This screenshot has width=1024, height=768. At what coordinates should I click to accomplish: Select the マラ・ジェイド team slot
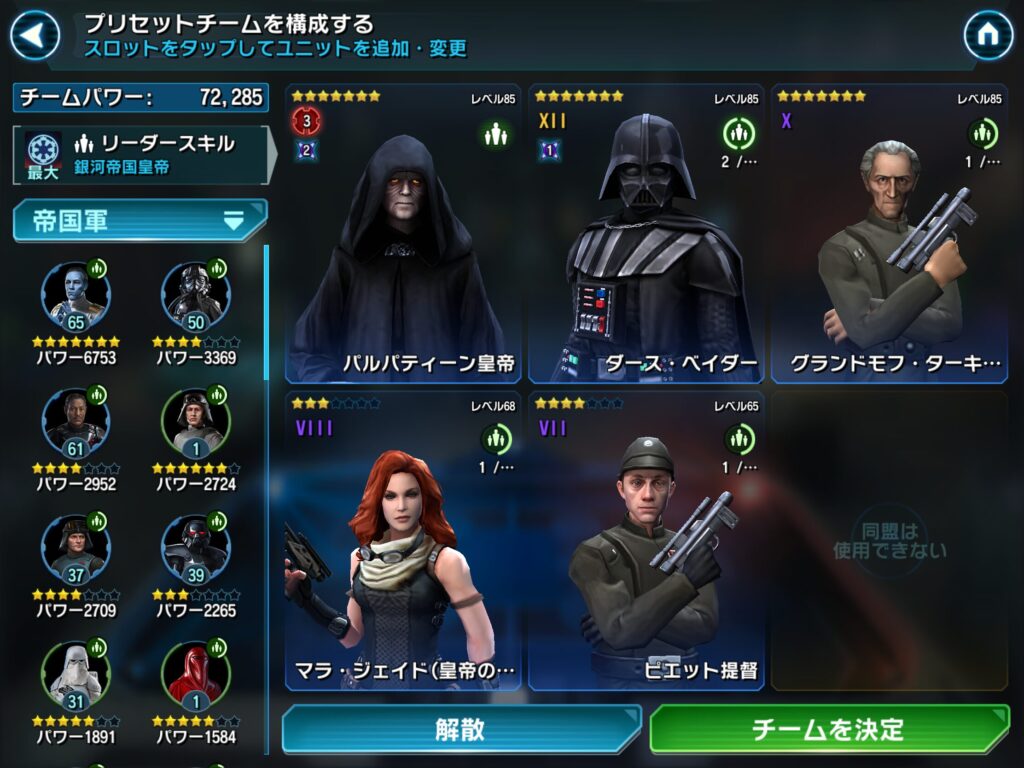403,541
